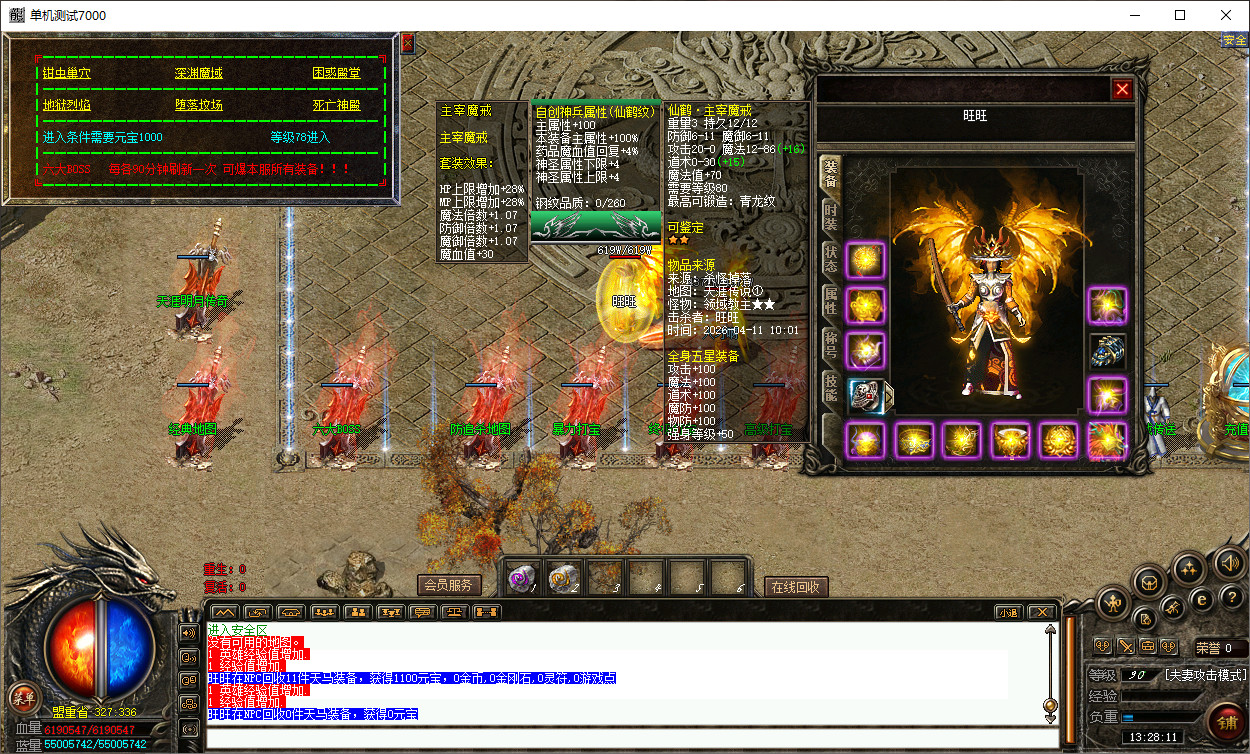Open the 会员服务 button

tap(449, 585)
